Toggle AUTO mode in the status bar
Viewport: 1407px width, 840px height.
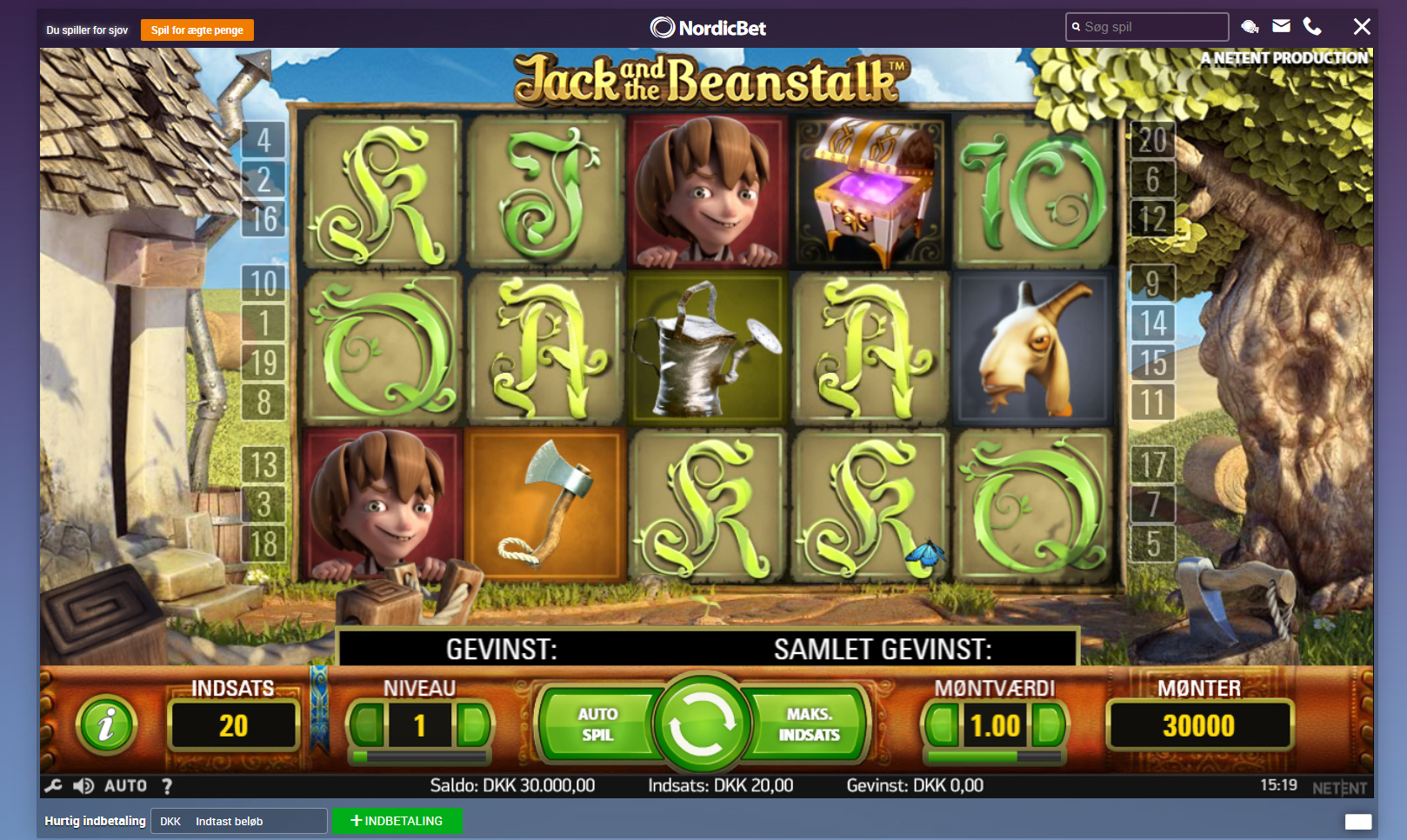pos(124,784)
